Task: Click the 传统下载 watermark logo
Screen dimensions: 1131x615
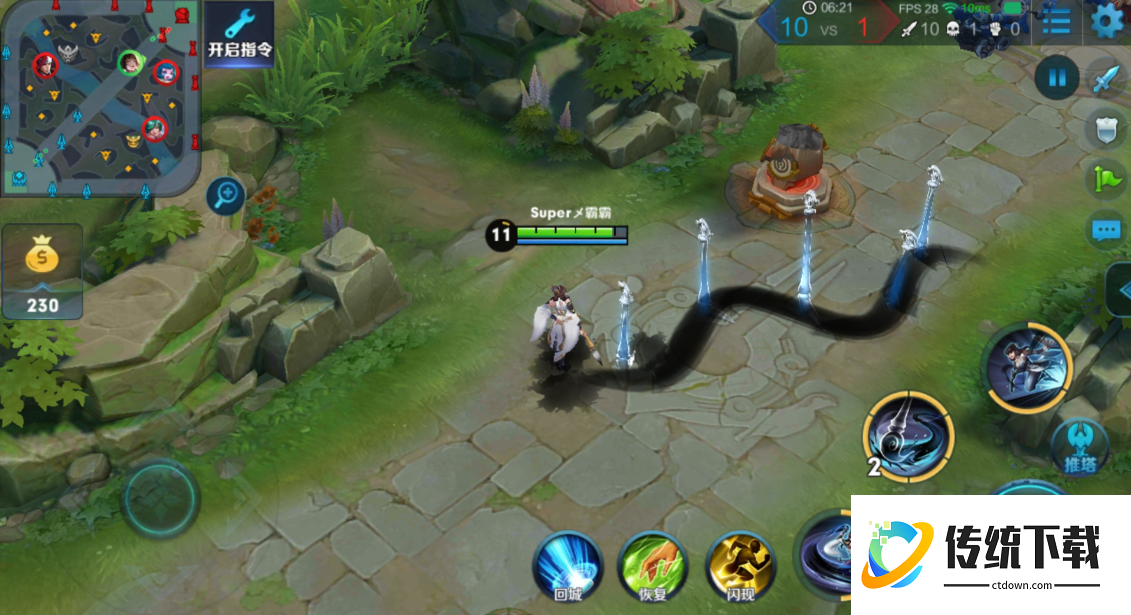Action: click(x=990, y=553)
